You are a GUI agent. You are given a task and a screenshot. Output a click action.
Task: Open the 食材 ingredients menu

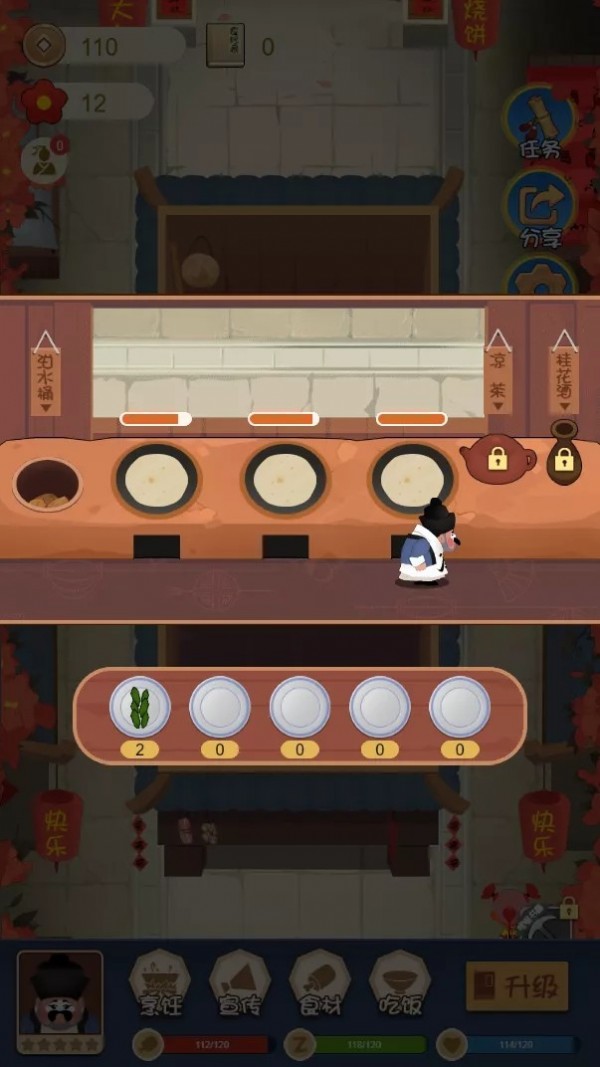pyautogui.click(x=319, y=983)
